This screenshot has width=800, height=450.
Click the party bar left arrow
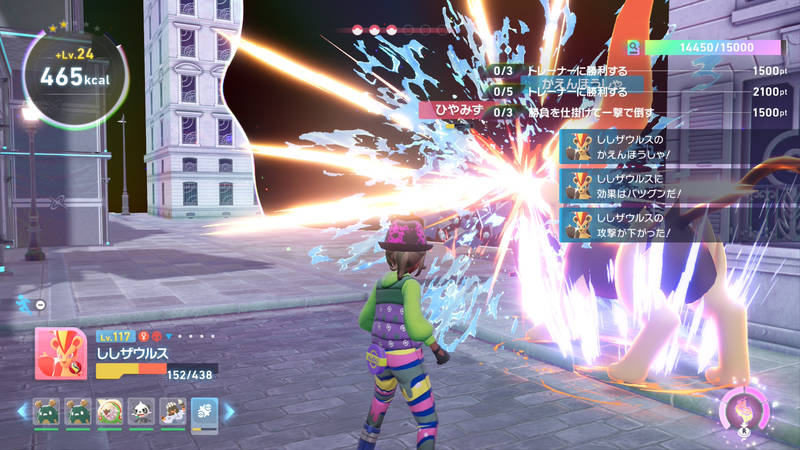tap(21, 410)
